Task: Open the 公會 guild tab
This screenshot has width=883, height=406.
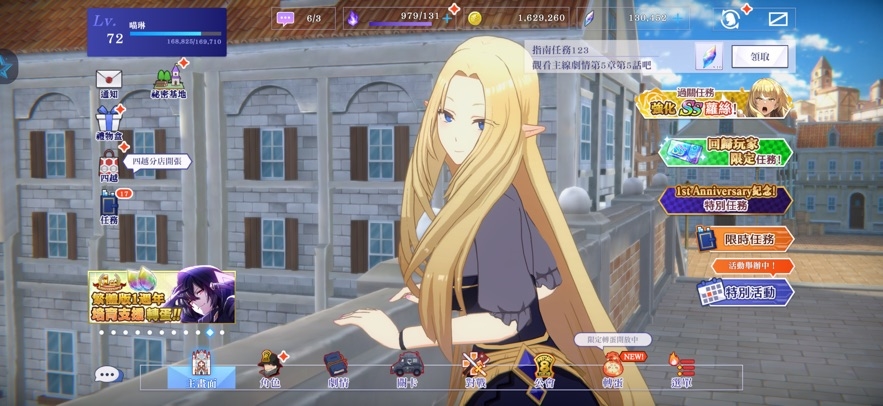Action: [543, 368]
